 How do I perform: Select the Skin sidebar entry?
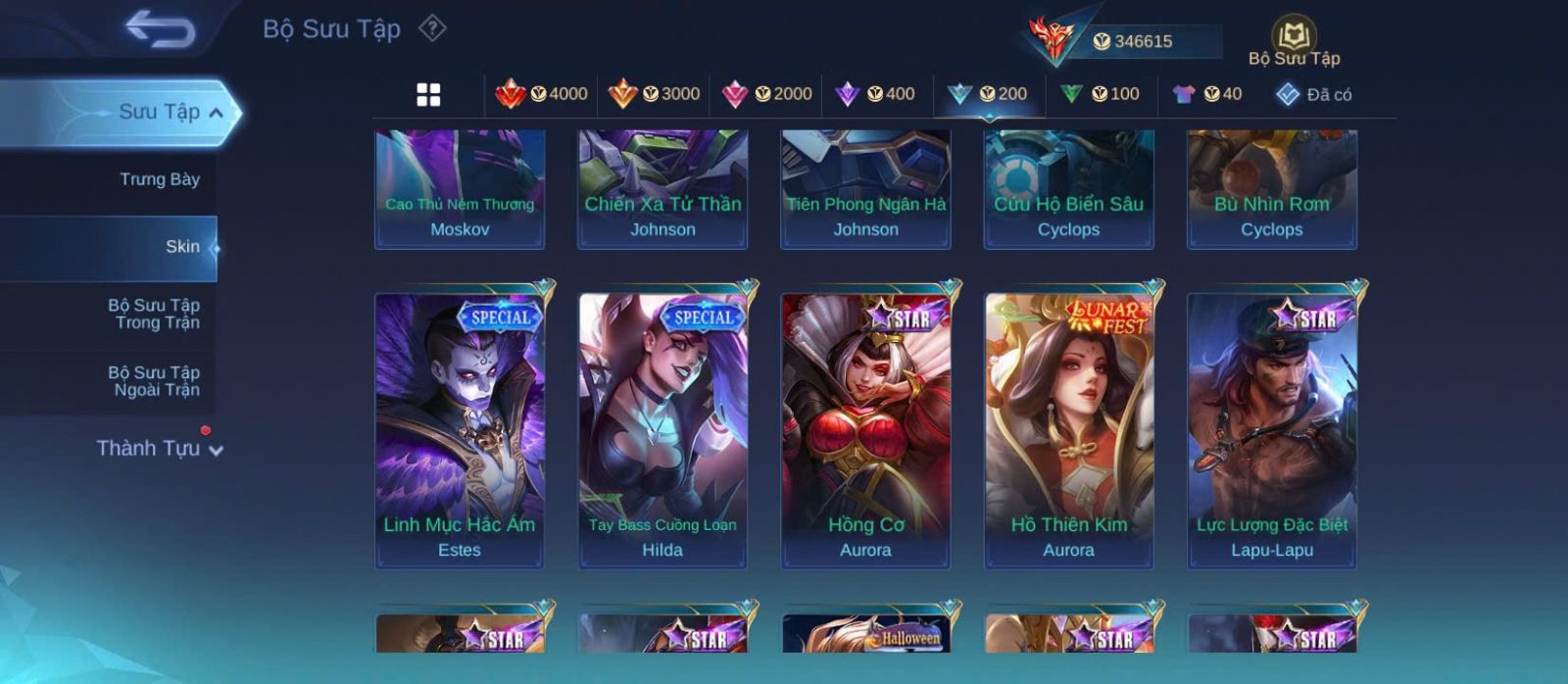(x=182, y=247)
